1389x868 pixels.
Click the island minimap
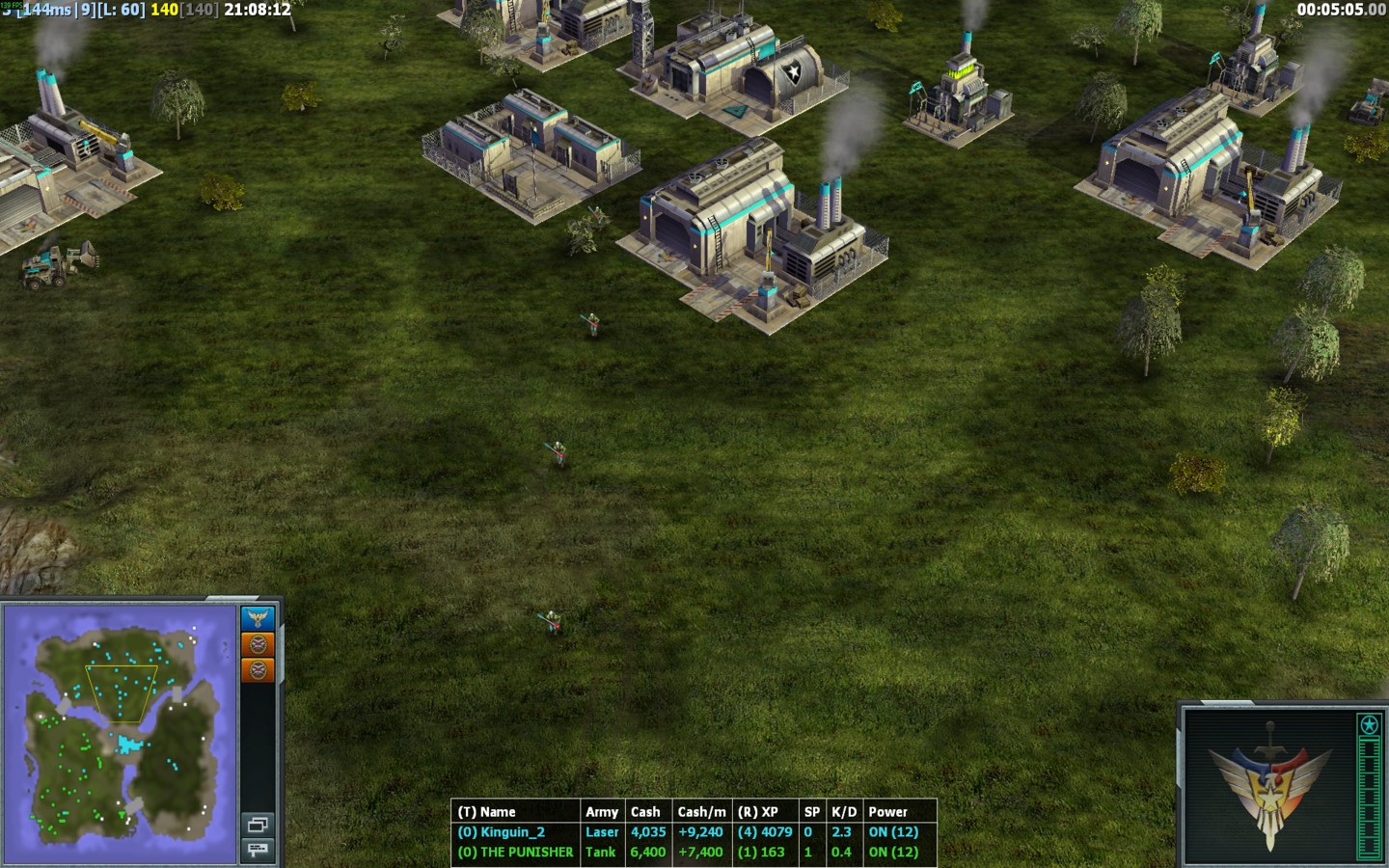click(120, 735)
